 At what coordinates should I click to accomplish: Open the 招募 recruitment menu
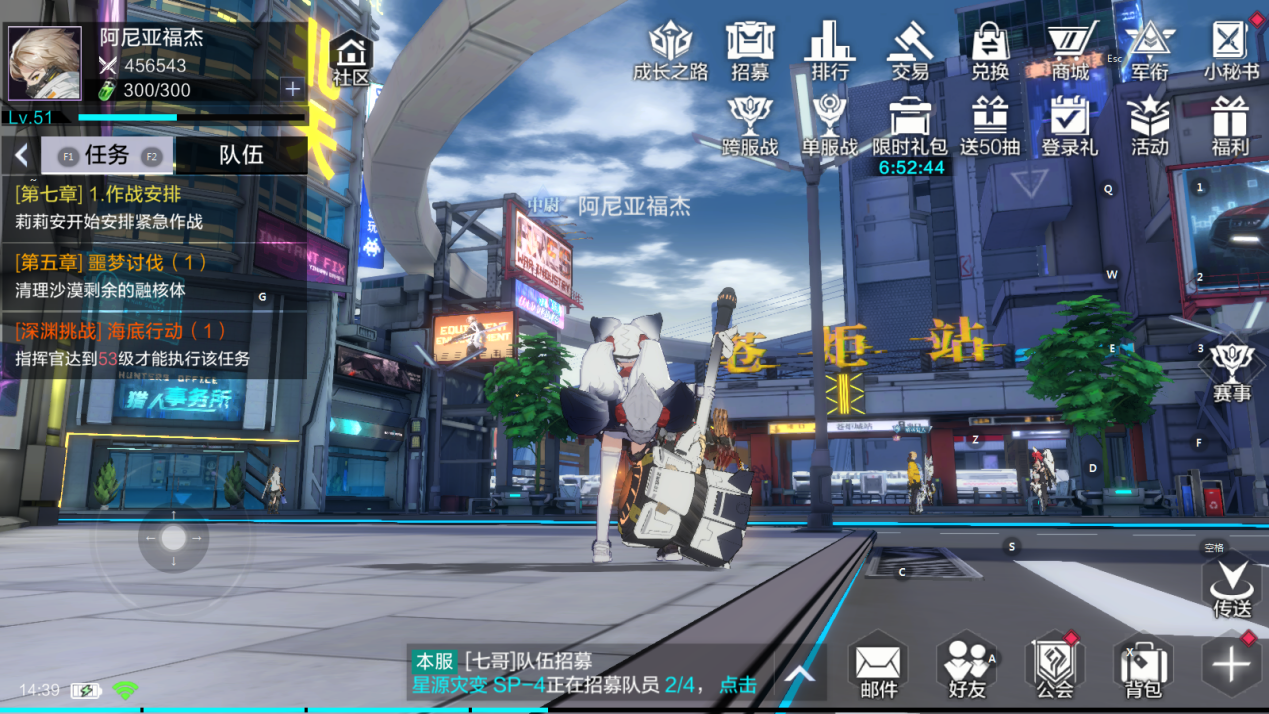coord(750,51)
